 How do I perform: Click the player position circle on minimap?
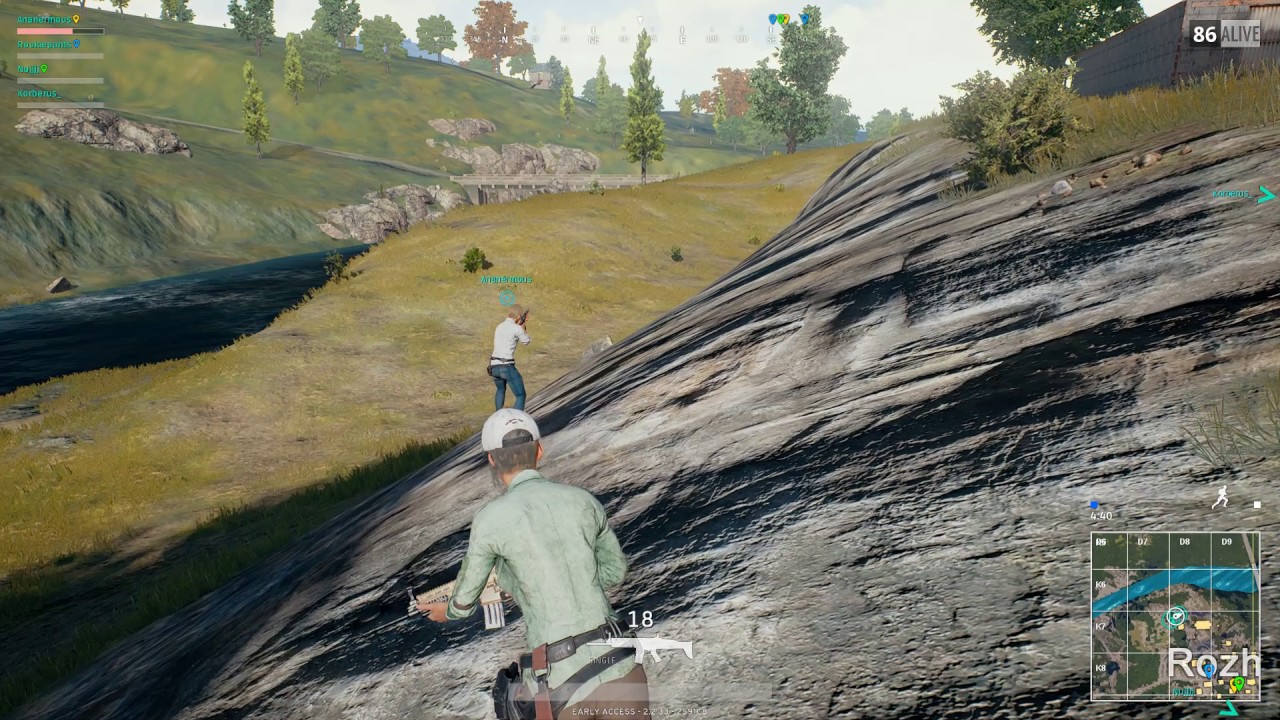pos(1178,616)
